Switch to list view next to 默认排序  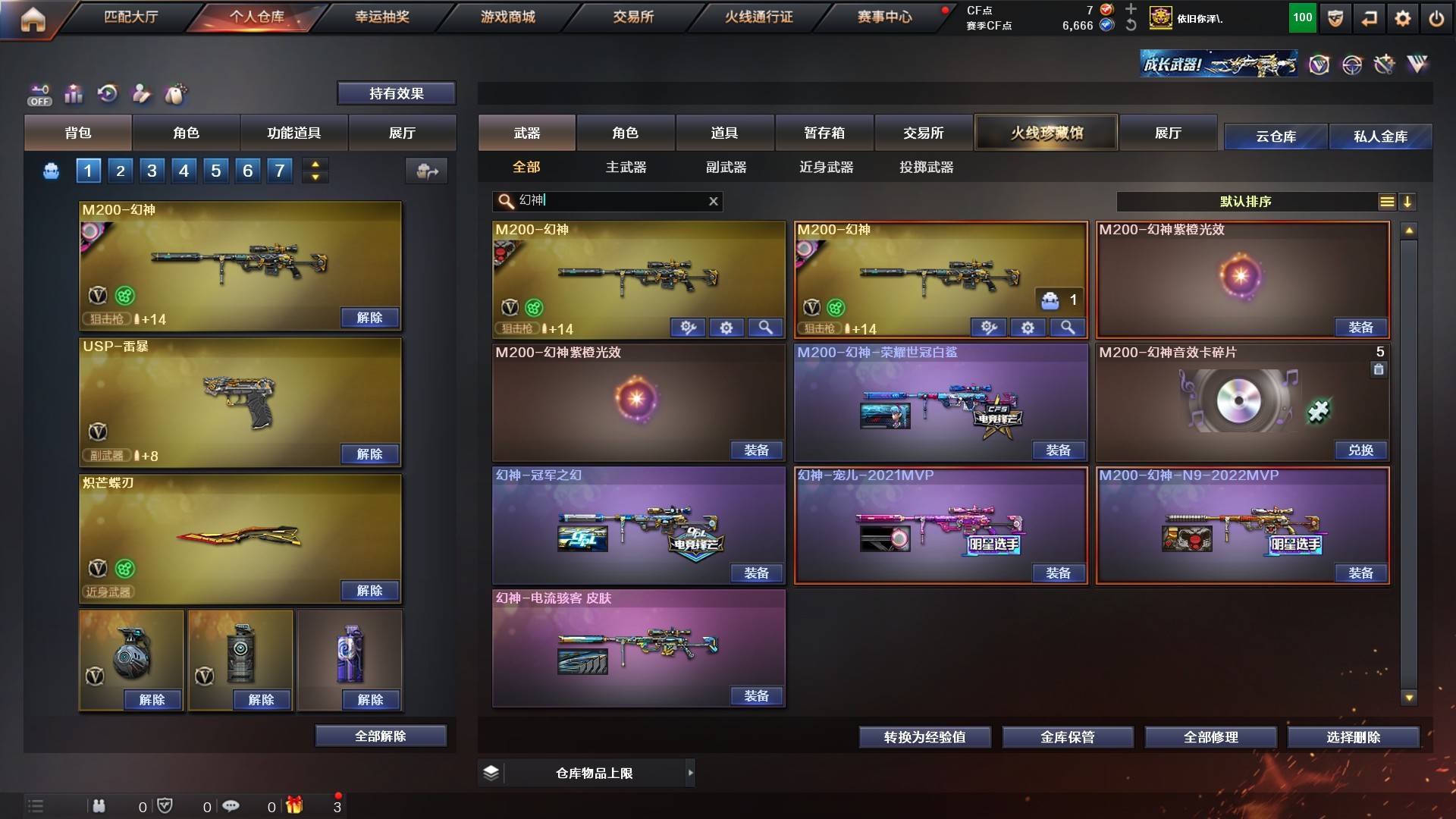tap(1387, 201)
